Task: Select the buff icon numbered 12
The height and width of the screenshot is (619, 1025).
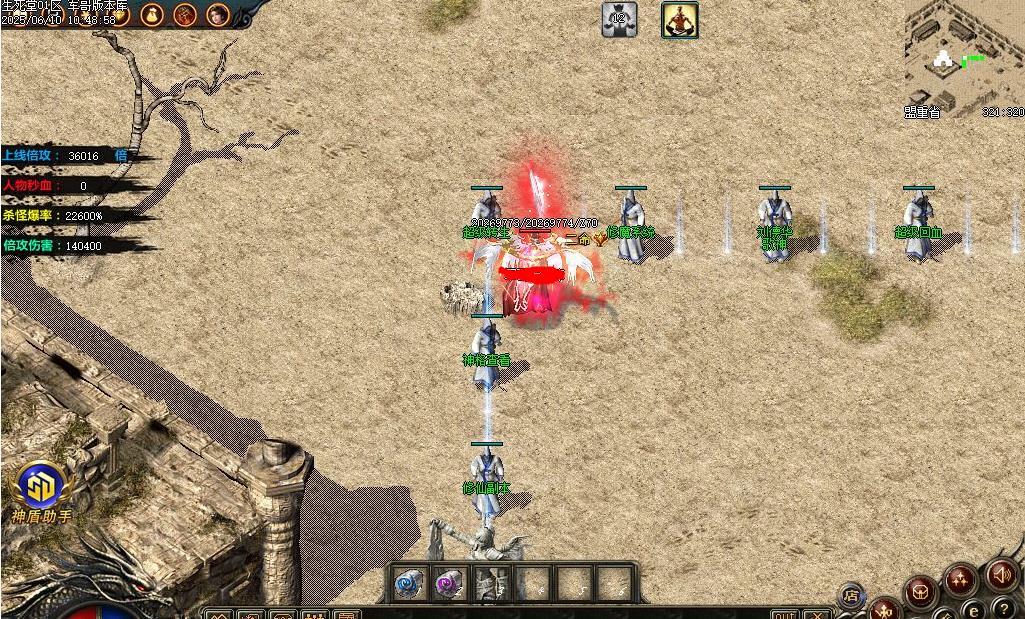Action: pos(619,19)
